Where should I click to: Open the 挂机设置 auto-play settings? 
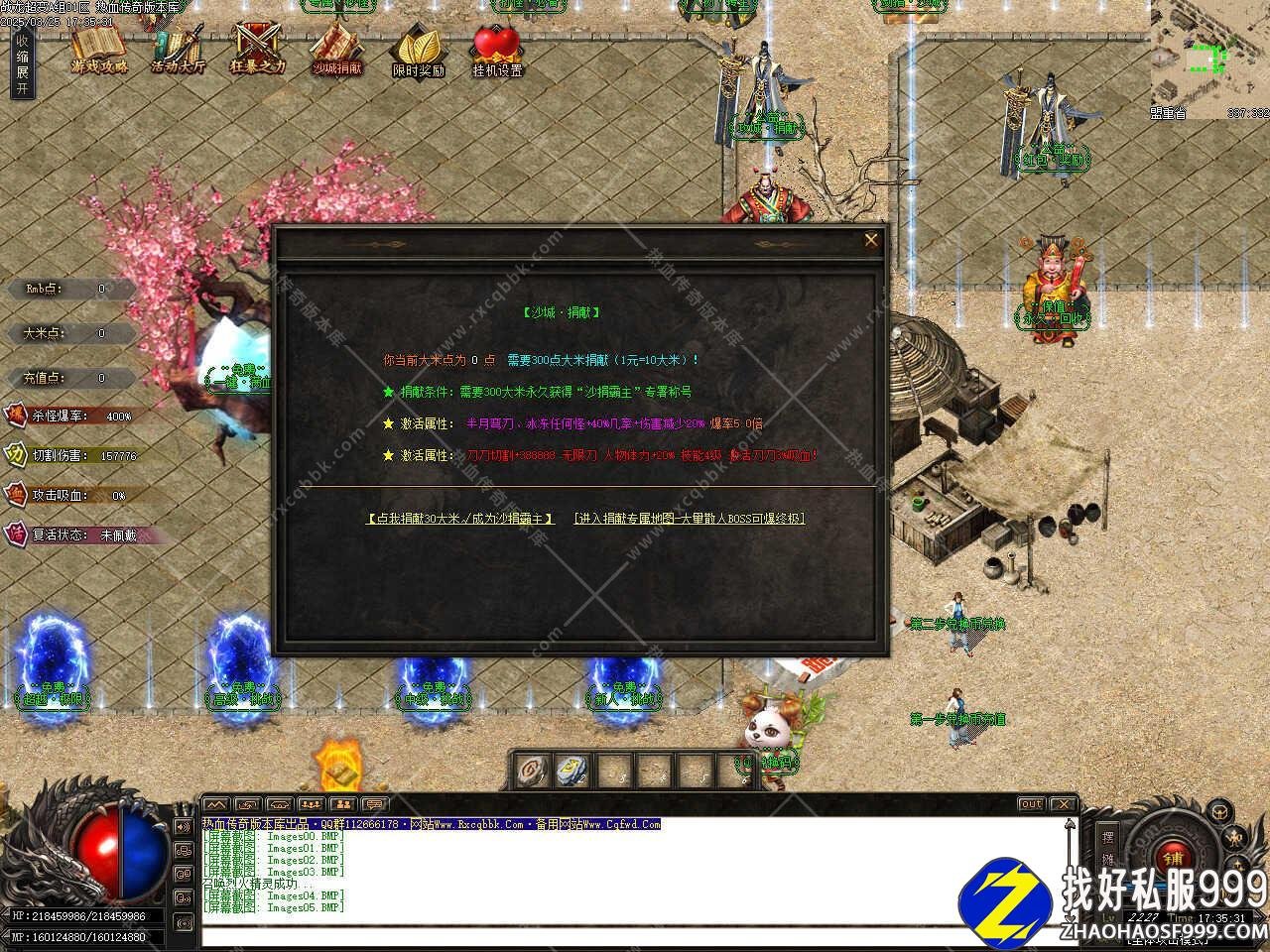(497, 52)
